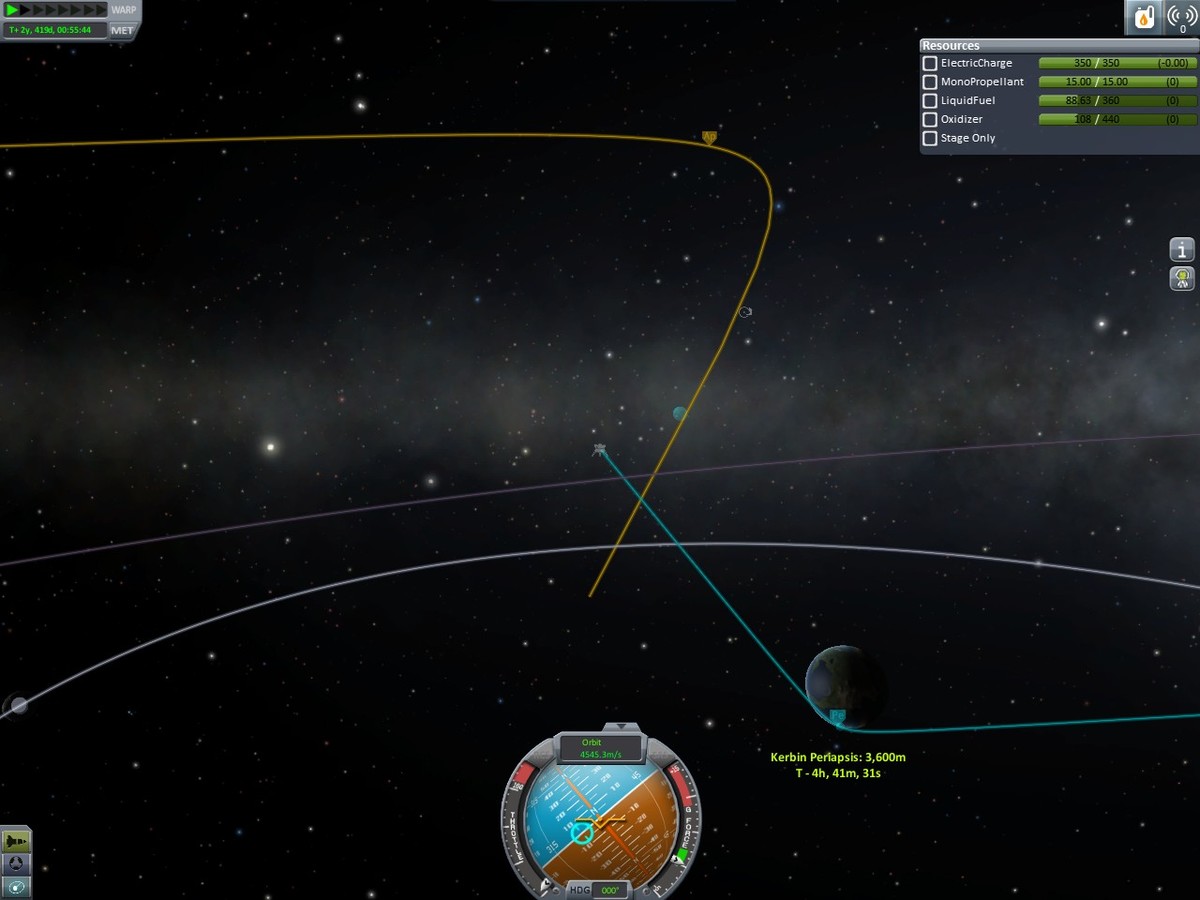Enable the Stage Only option
The width and height of the screenshot is (1200, 900).
[930, 139]
